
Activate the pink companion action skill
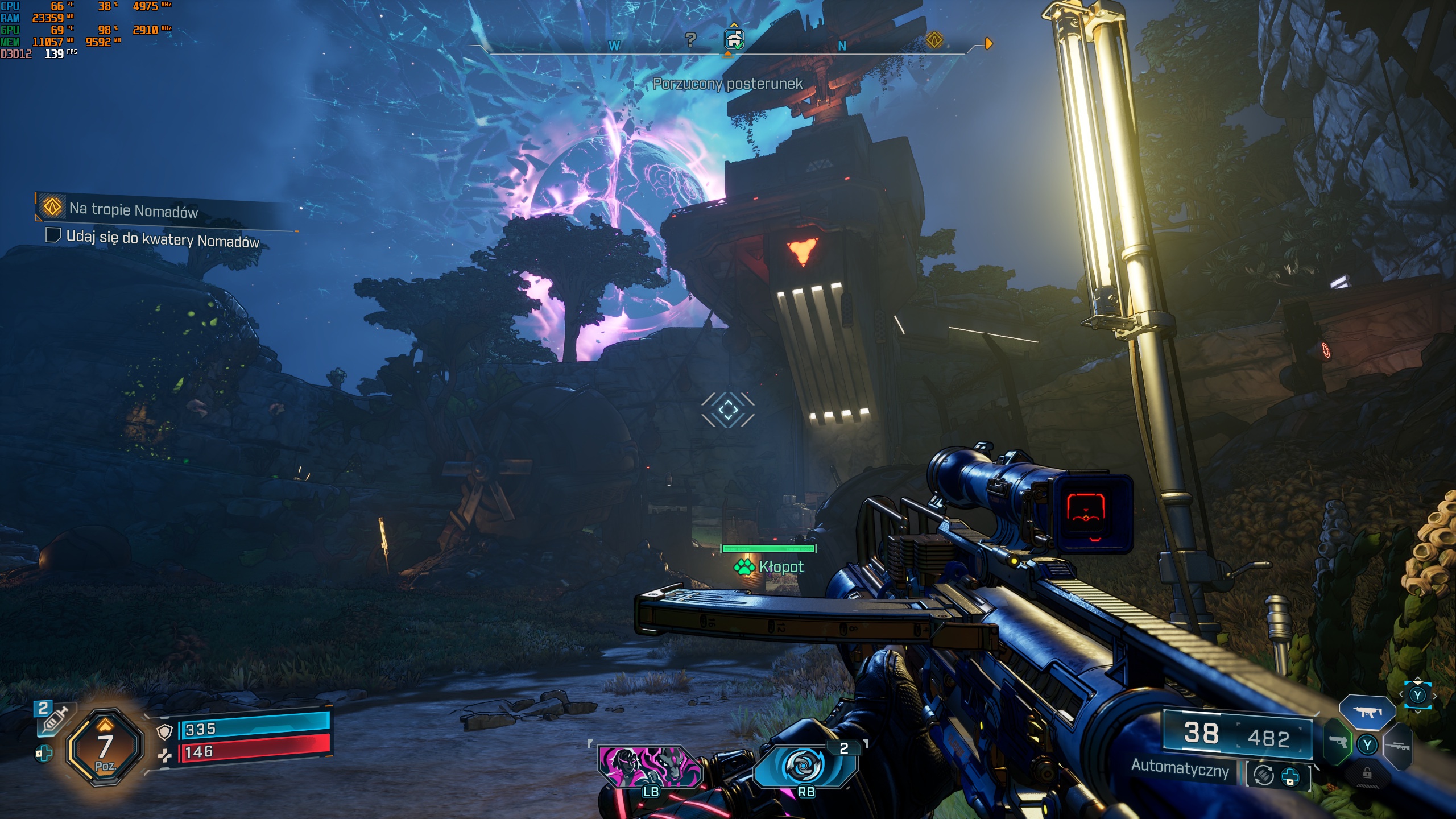click(650, 766)
